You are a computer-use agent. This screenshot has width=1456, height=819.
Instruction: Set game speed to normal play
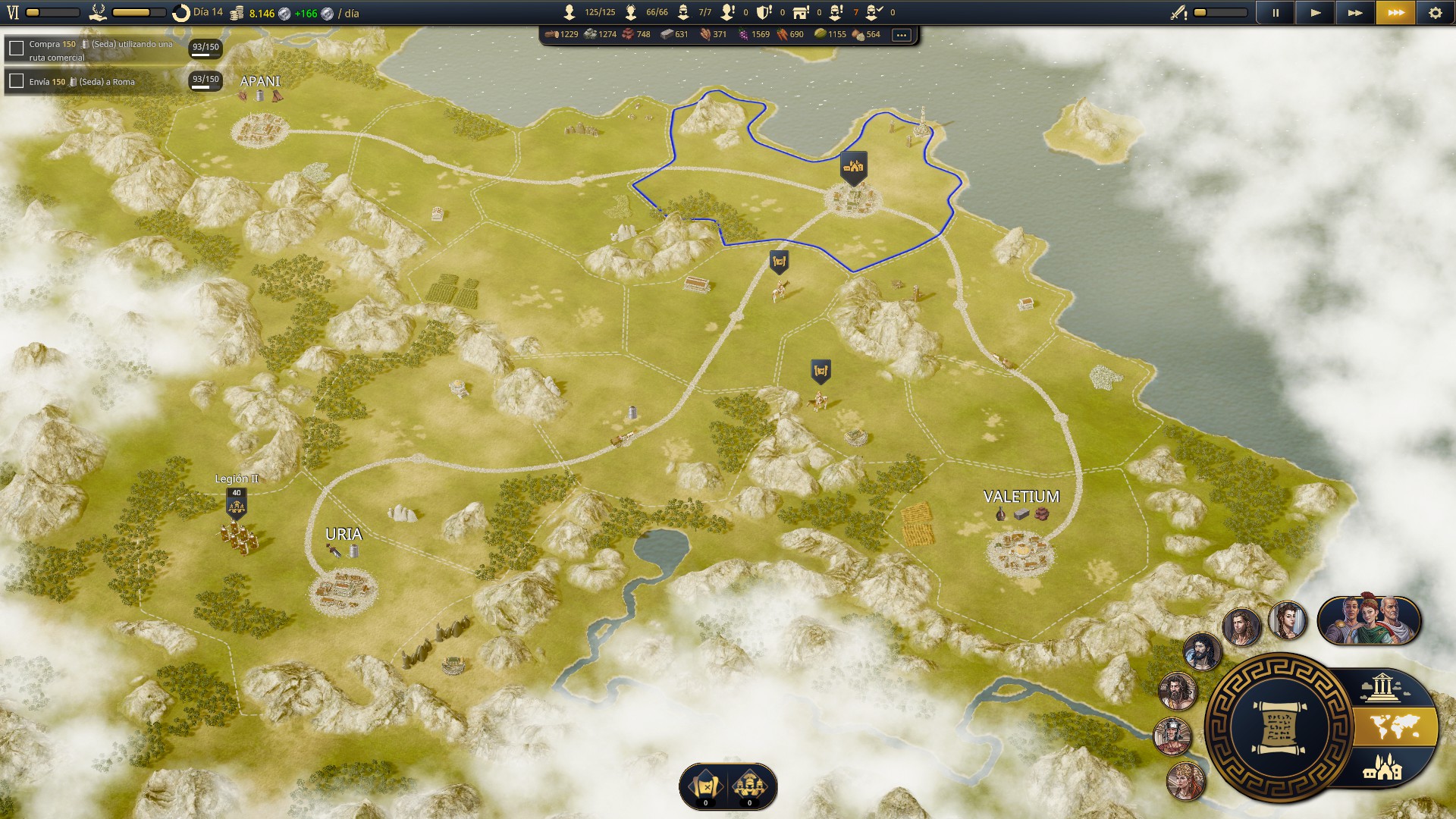tap(1316, 13)
